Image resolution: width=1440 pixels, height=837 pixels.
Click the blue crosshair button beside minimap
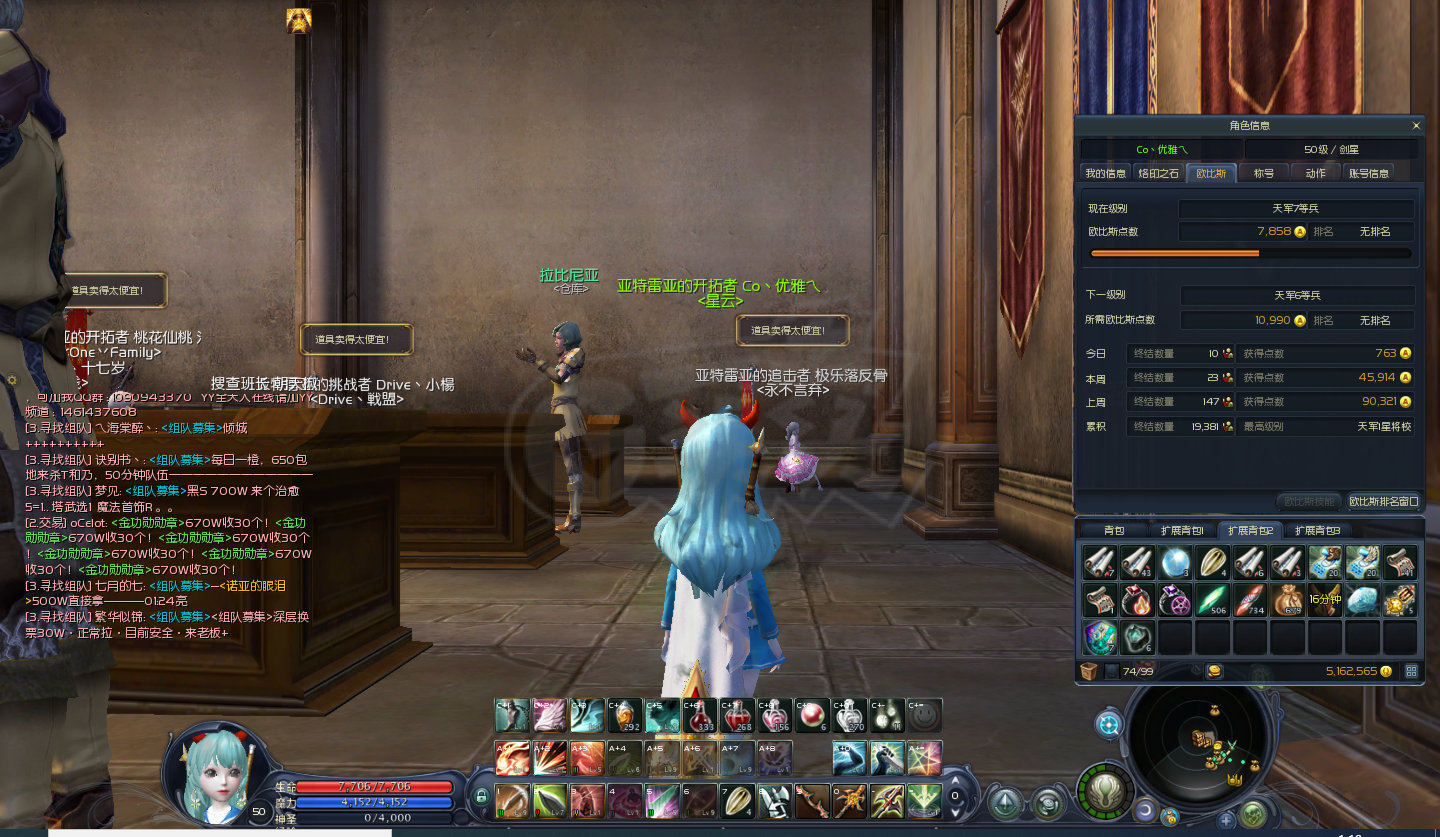[x=1108, y=724]
